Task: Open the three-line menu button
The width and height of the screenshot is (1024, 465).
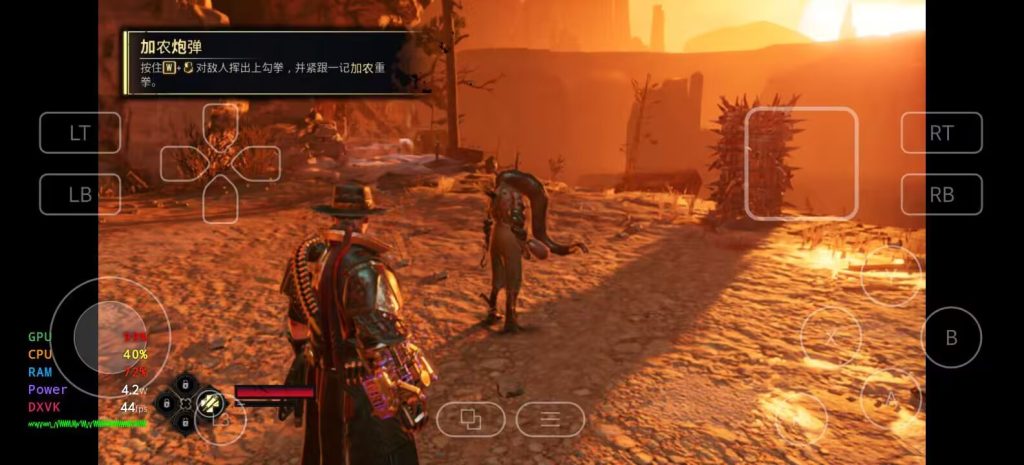Action: [x=550, y=419]
